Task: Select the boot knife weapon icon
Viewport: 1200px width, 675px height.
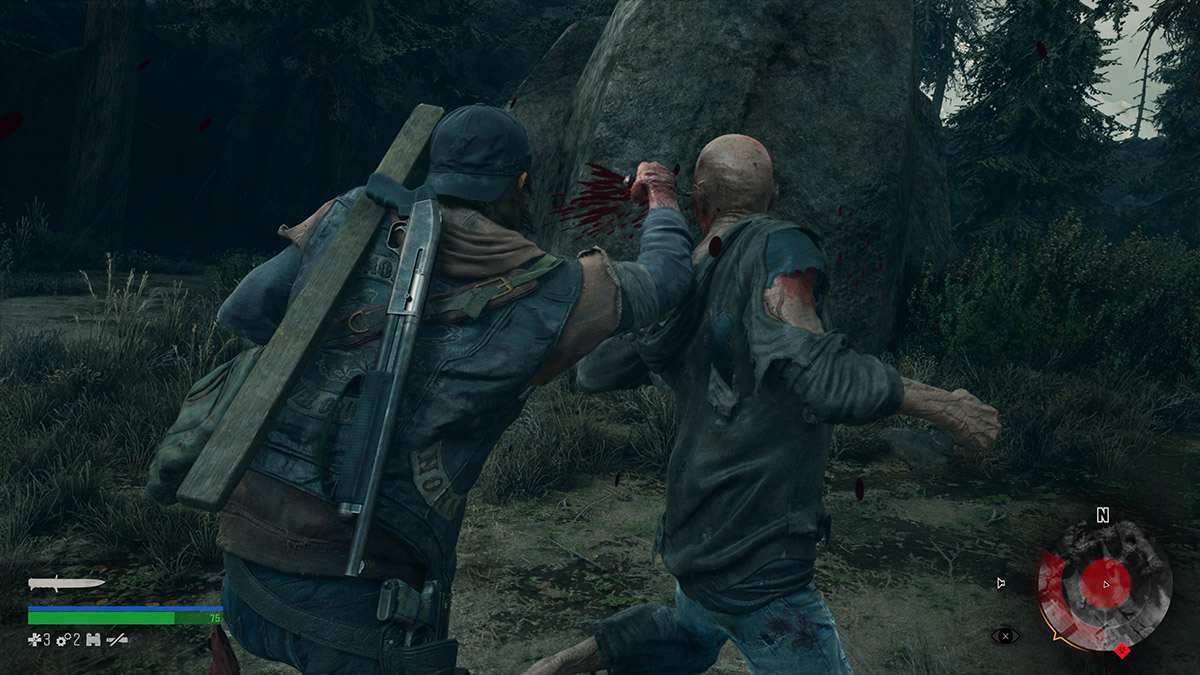Action: coord(66,583)
